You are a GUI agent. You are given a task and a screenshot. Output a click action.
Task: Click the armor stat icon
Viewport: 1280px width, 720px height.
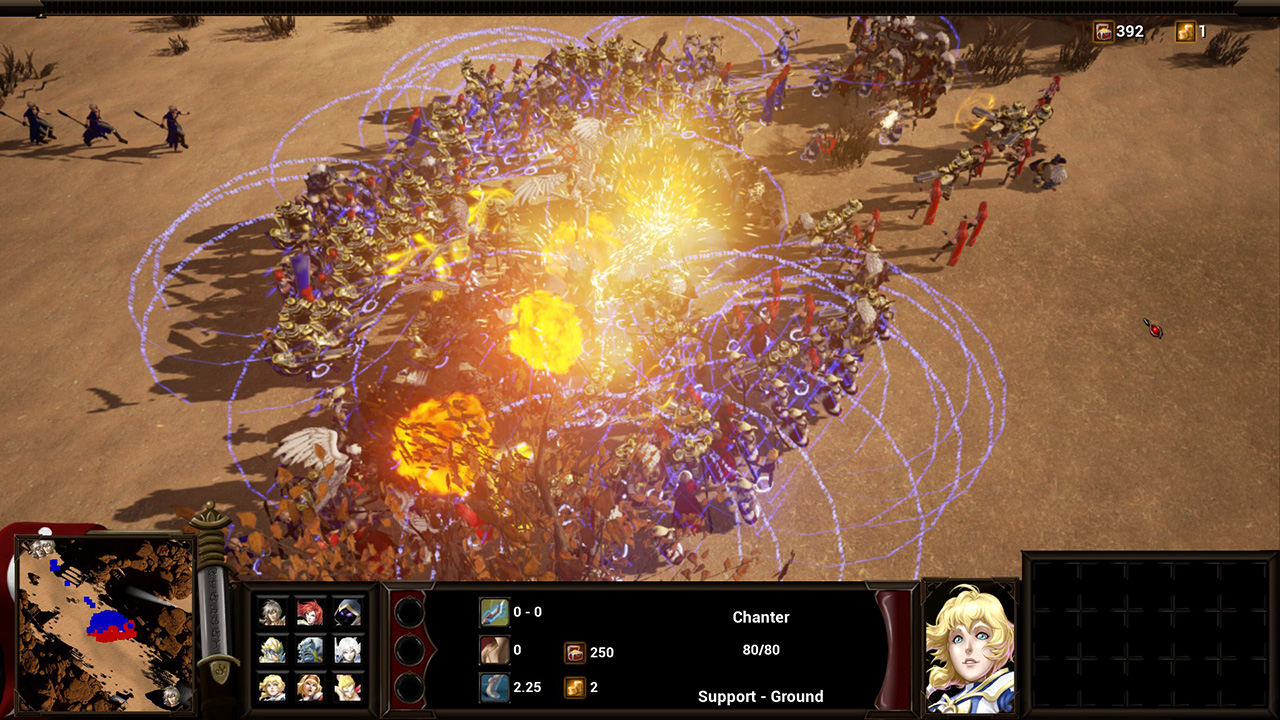tap(494, 649)
